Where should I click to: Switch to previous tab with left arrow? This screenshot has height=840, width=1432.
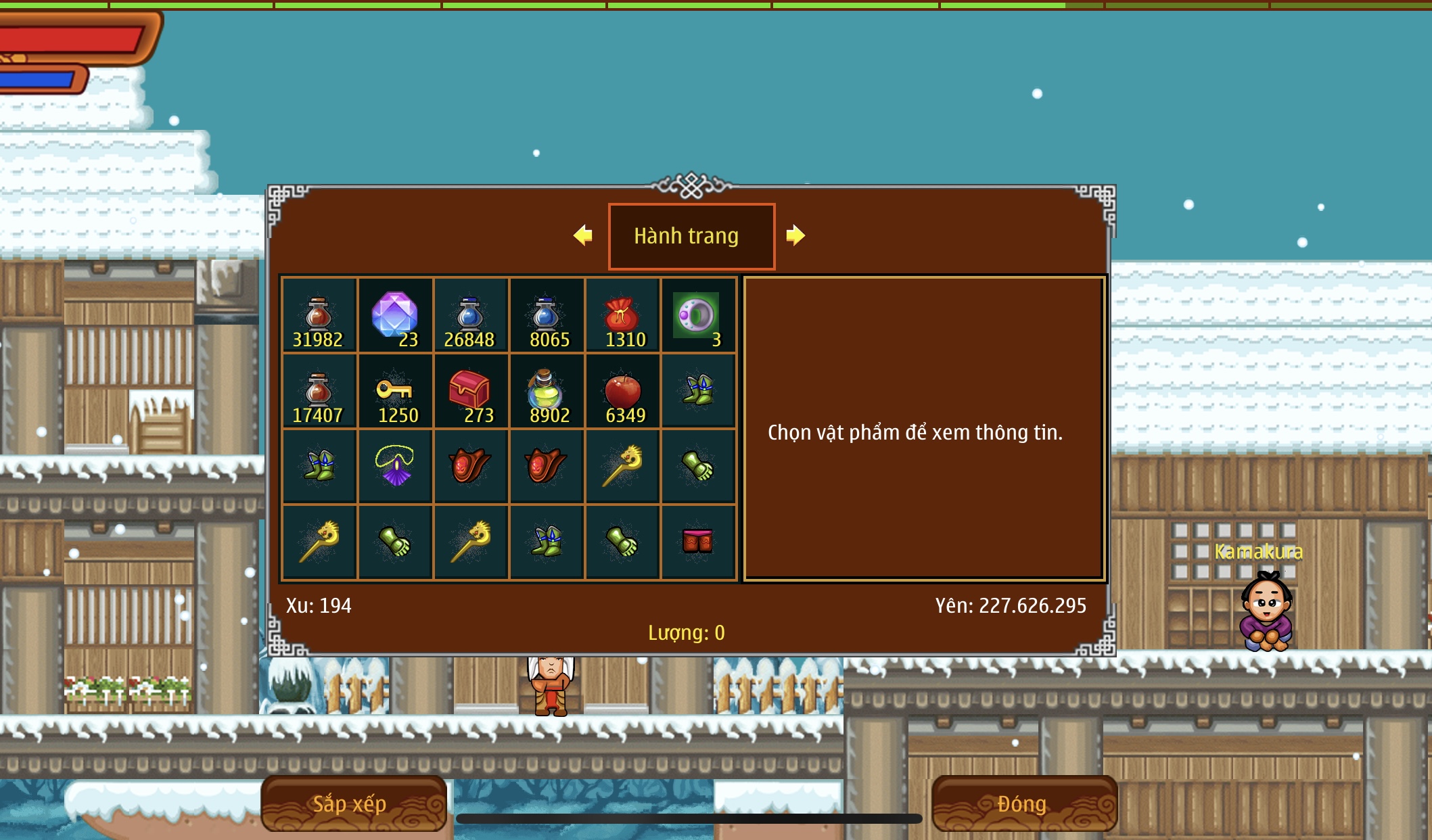click(582, 235)
